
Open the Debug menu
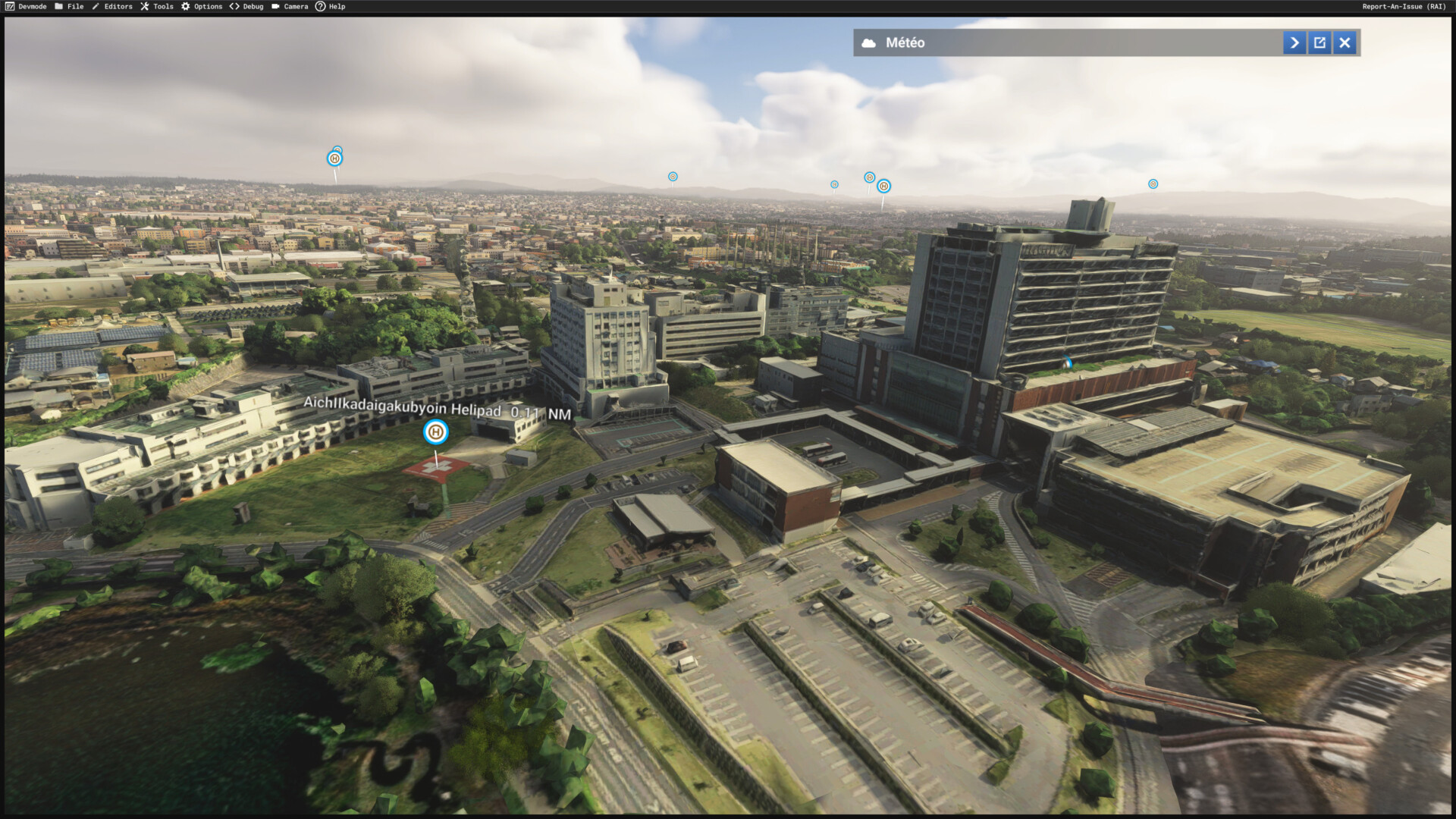247,7
